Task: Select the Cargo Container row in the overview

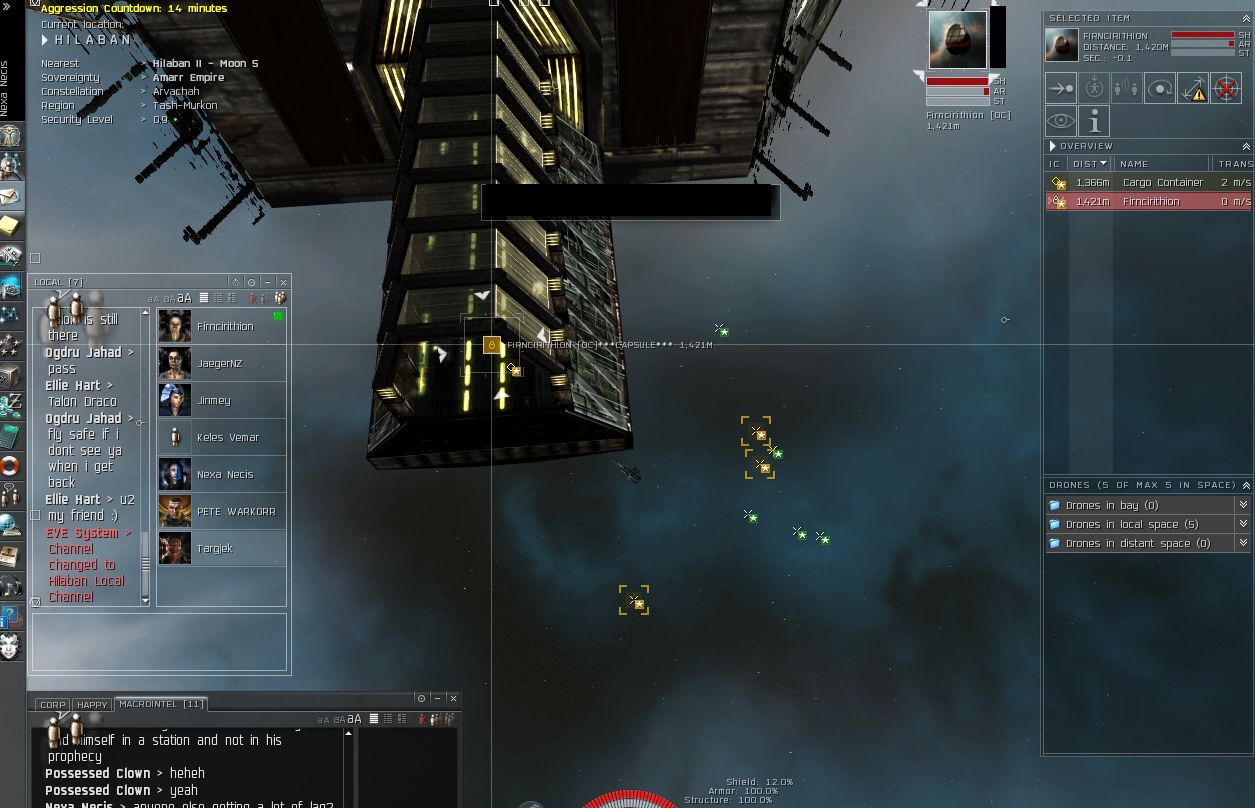Action: coord(1148,183)
